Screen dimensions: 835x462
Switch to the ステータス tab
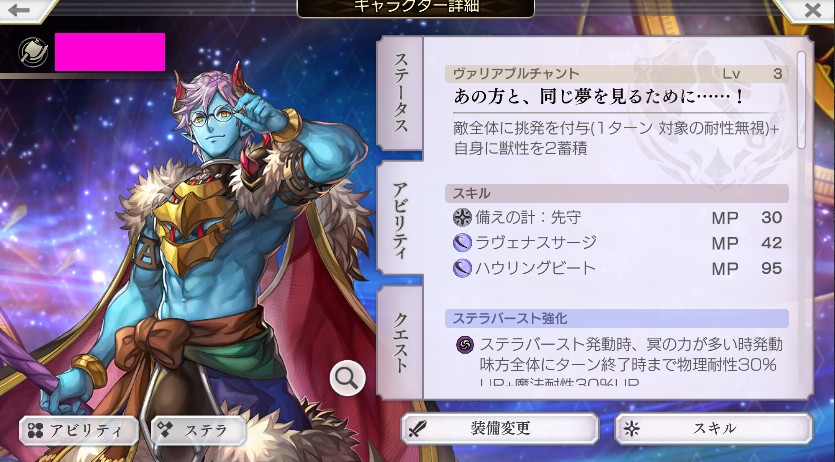400,95
